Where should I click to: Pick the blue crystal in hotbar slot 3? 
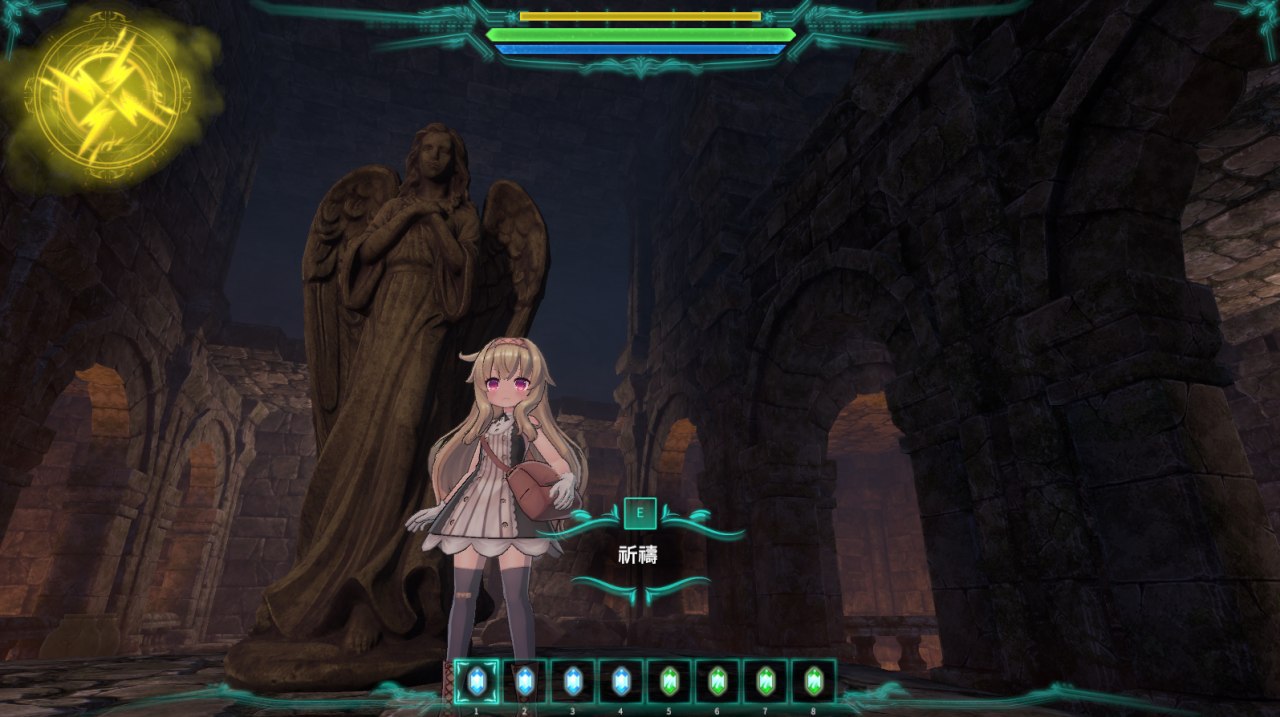[x=572, y=681]
